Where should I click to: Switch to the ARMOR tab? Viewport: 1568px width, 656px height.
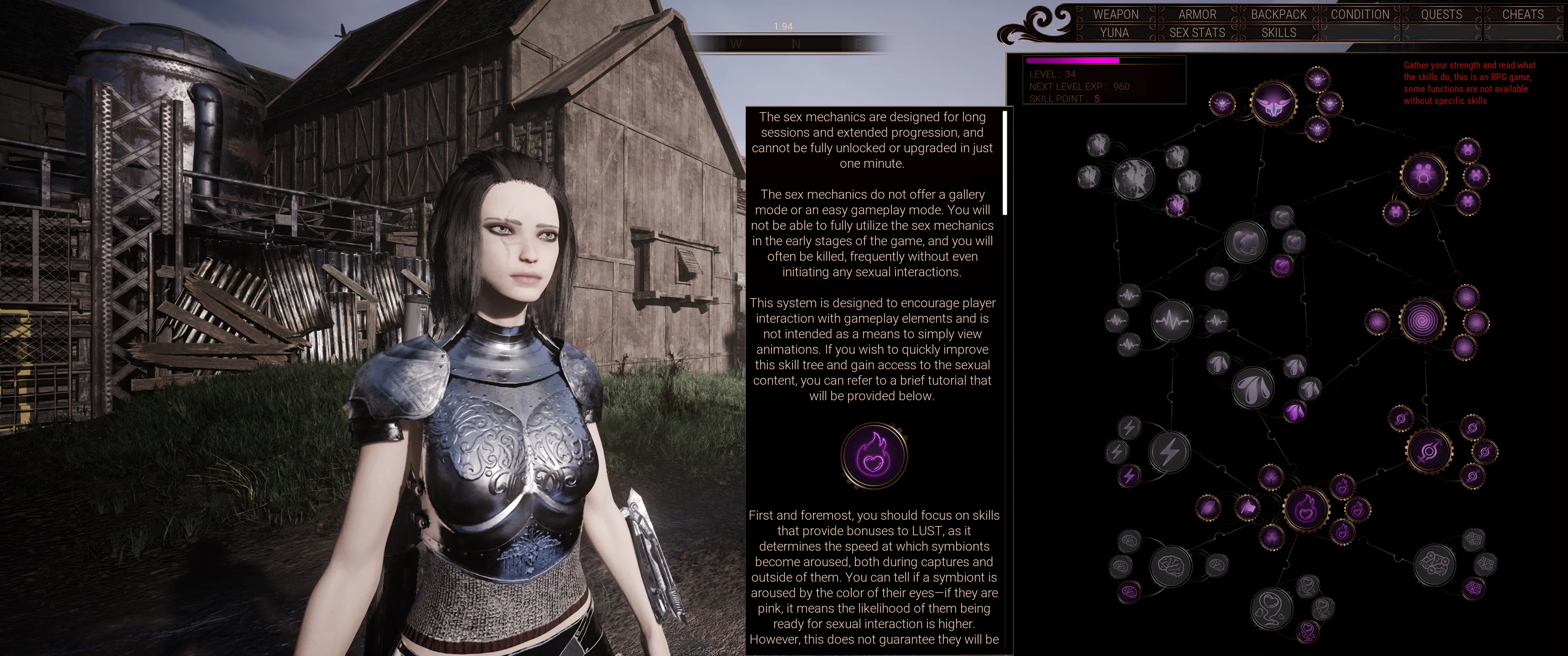1197,14
